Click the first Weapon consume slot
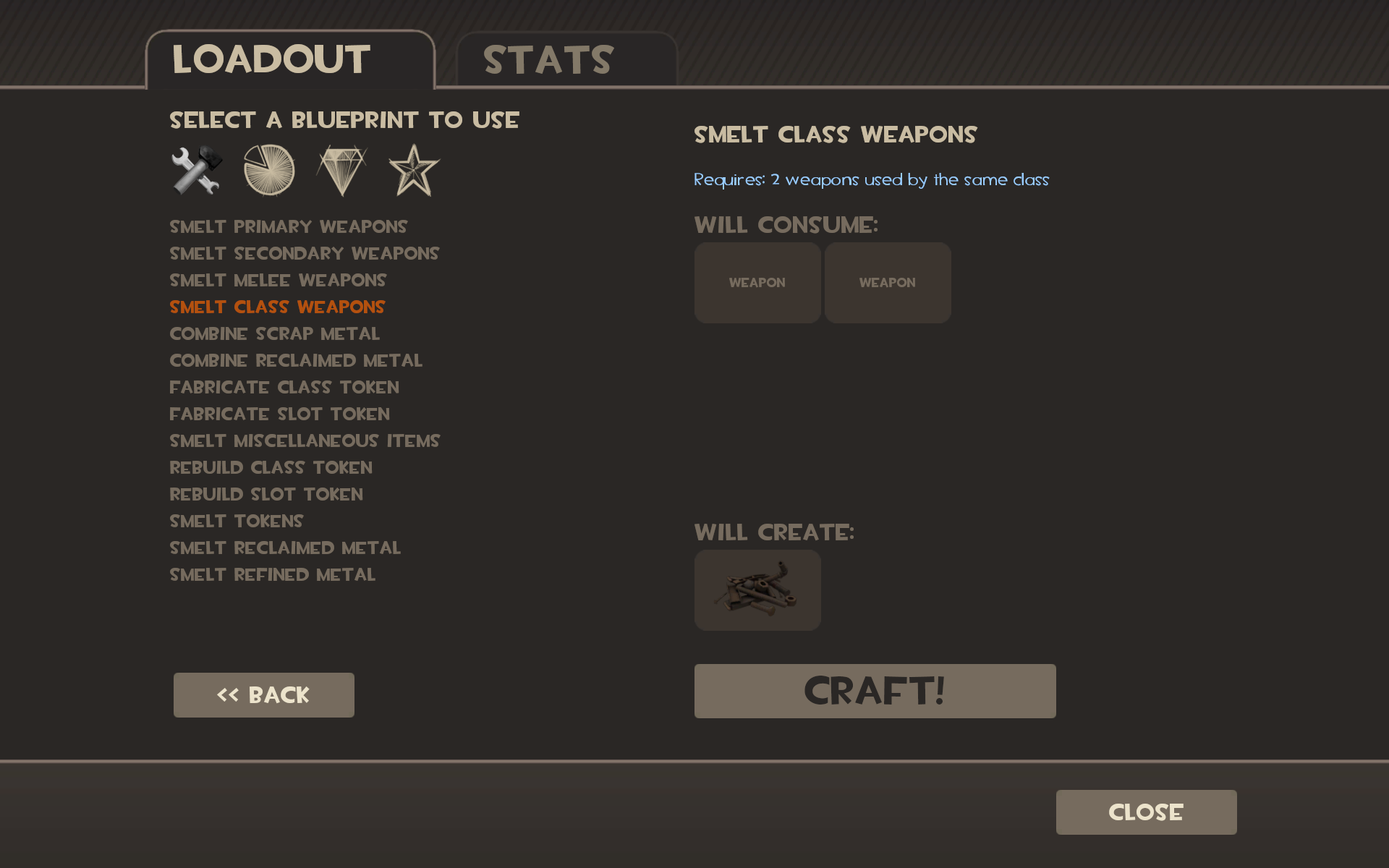The height and width of the screenshot is (868, 1389). 757,282
